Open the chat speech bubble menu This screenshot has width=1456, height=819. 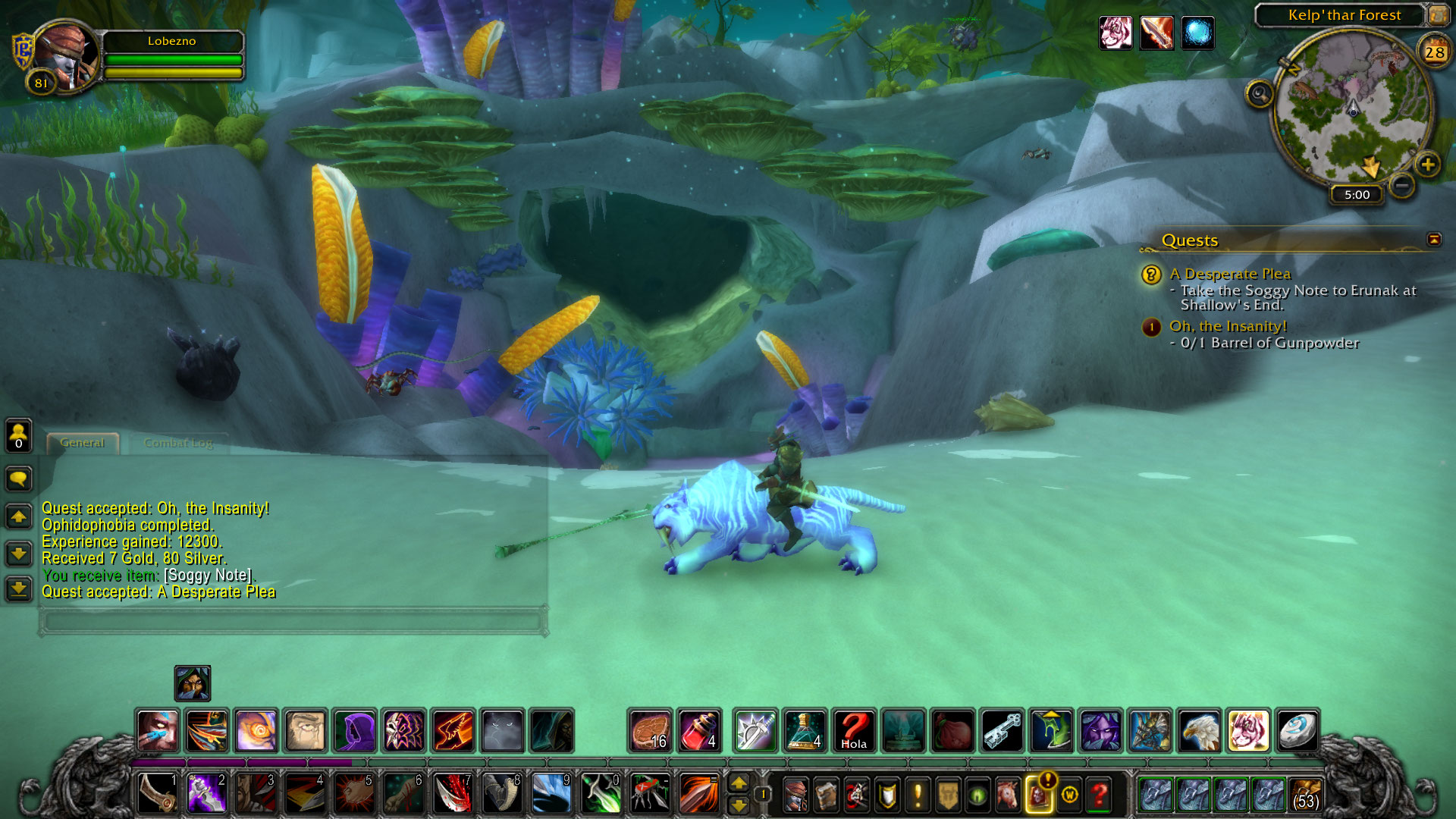[19, 479]
